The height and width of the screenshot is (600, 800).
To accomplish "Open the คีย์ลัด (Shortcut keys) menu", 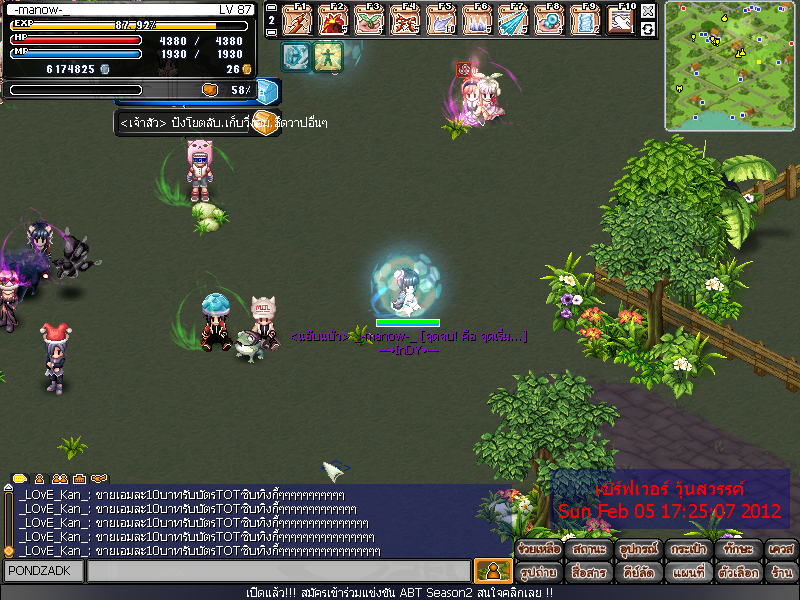I will [637, 573].
